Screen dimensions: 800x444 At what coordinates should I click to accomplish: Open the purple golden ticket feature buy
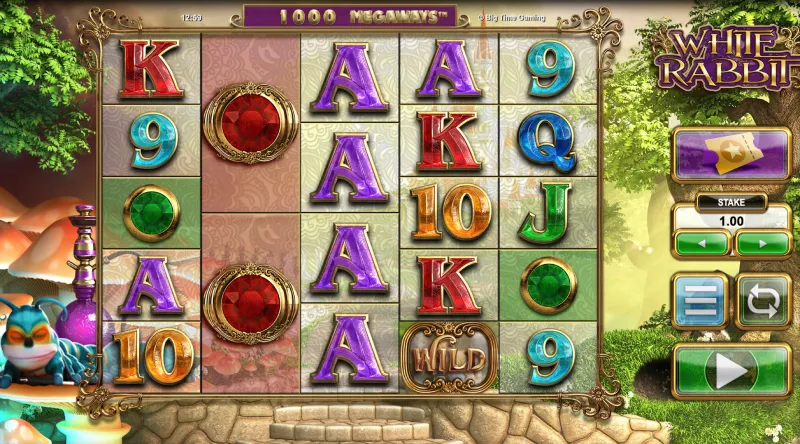point(731,155)
